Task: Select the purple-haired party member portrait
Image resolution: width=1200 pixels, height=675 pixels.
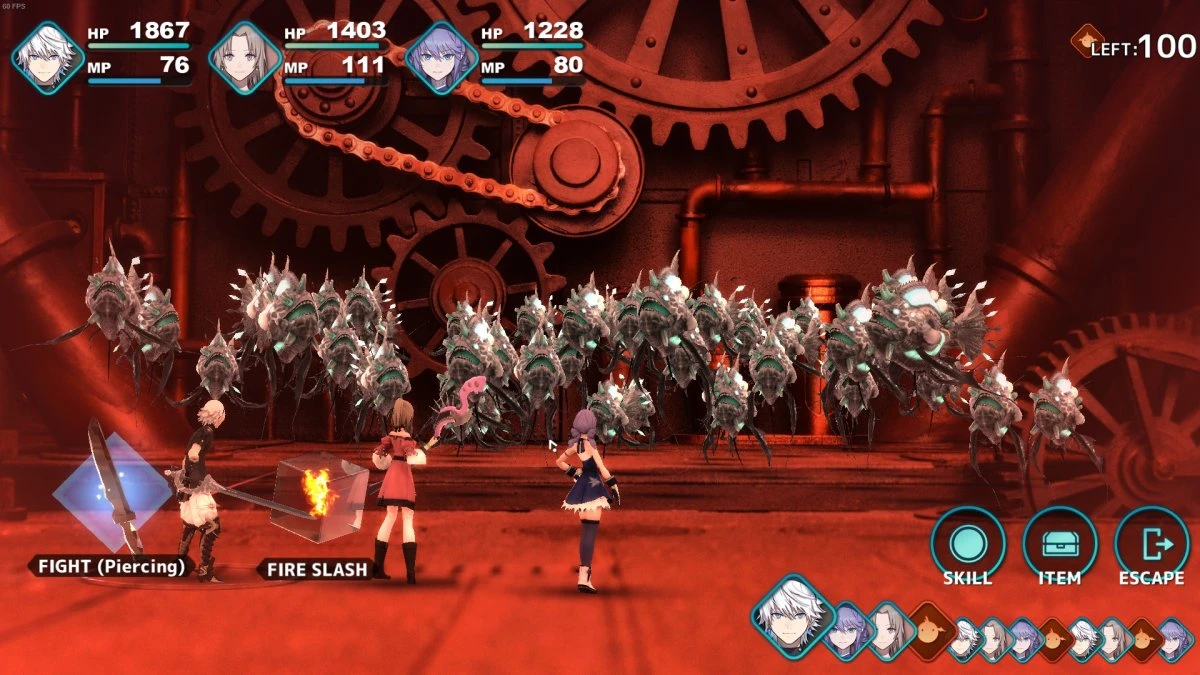Action: click(441, 58)
